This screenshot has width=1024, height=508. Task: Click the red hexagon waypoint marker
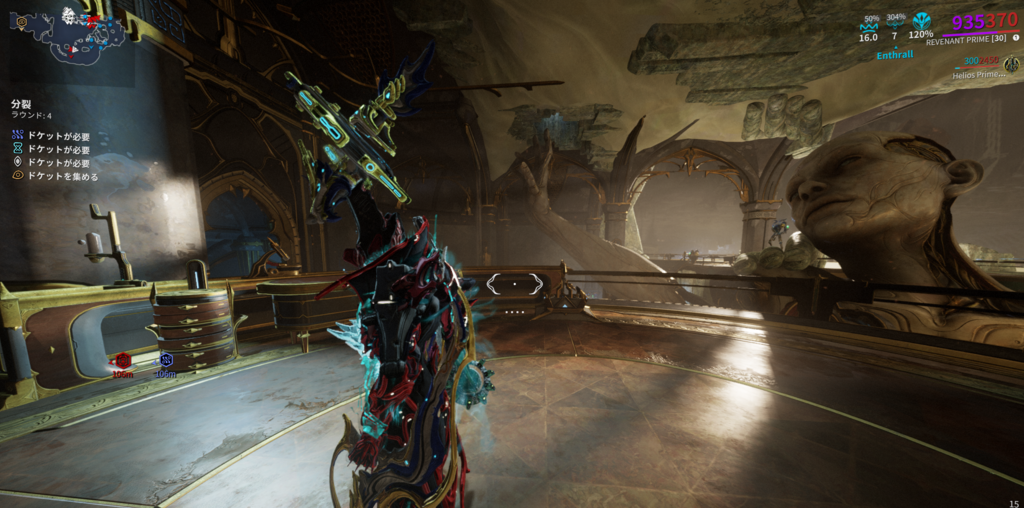(x=123, y=360)
